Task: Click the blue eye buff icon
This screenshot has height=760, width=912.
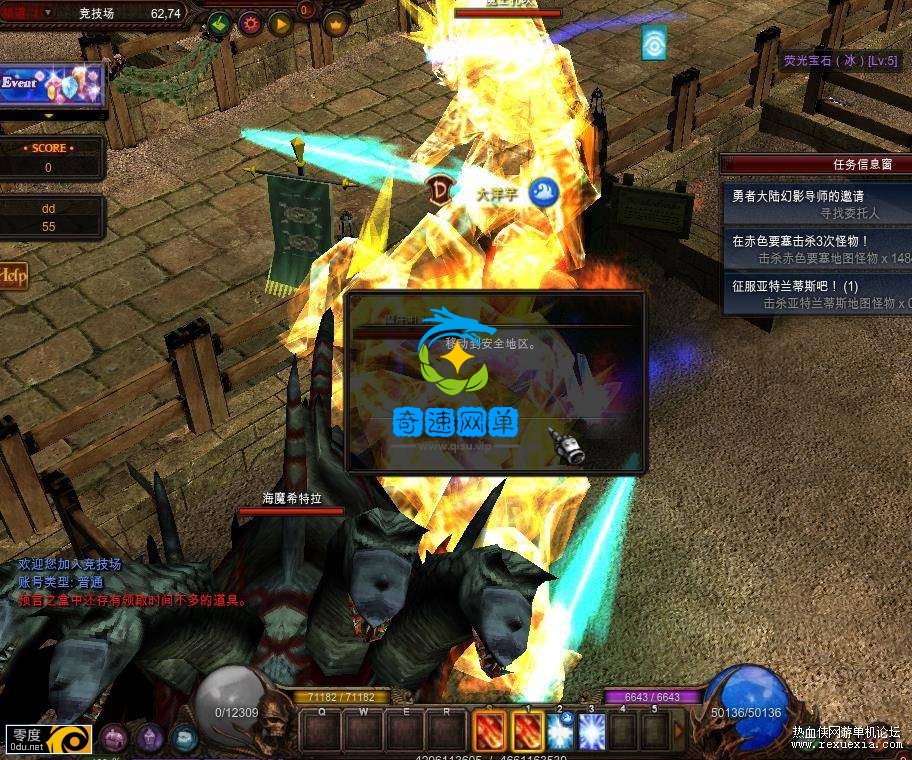Action: coord(654,43)
